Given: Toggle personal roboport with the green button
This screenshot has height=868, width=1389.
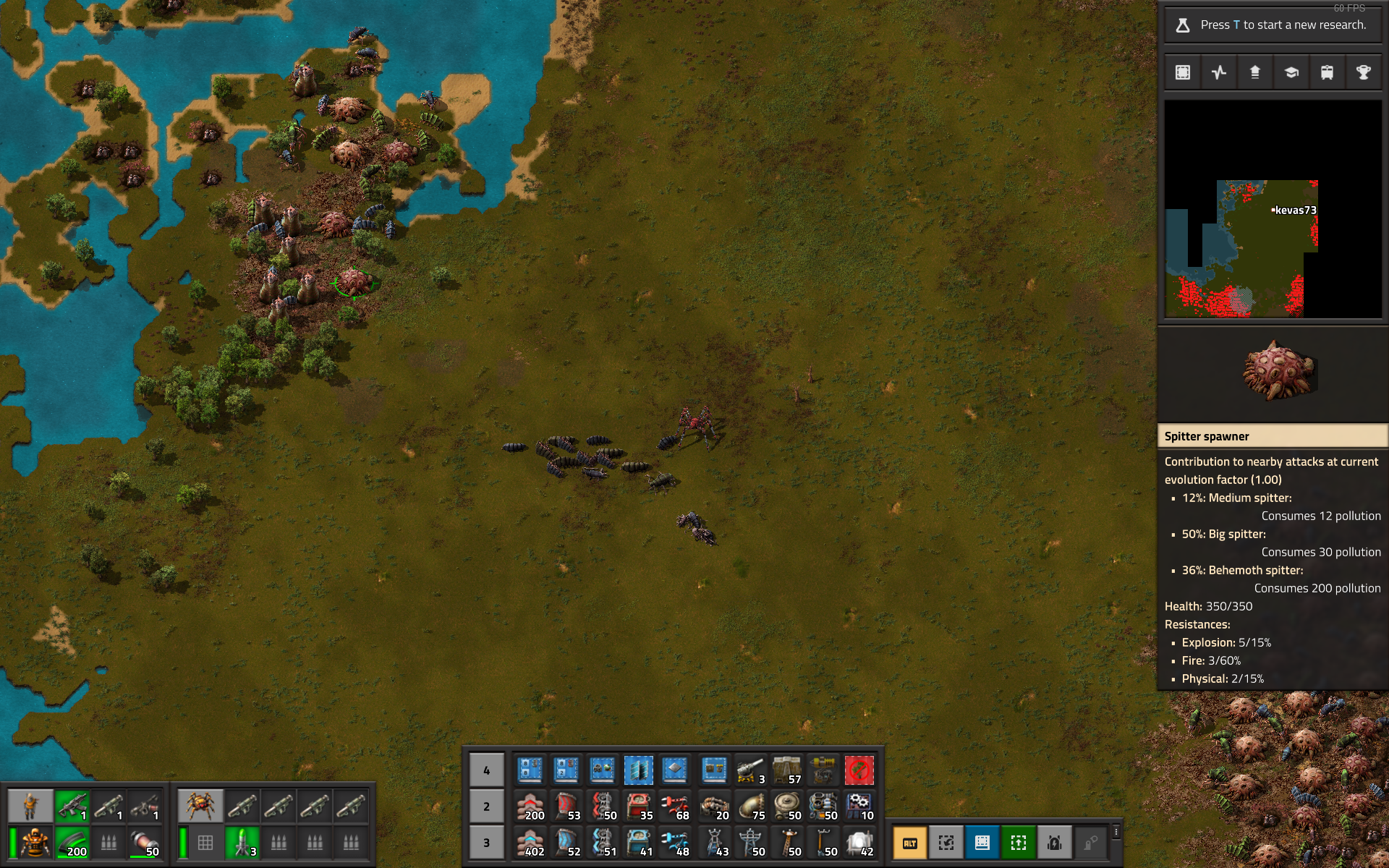Looking at the screenshot, I should 1019,843.
